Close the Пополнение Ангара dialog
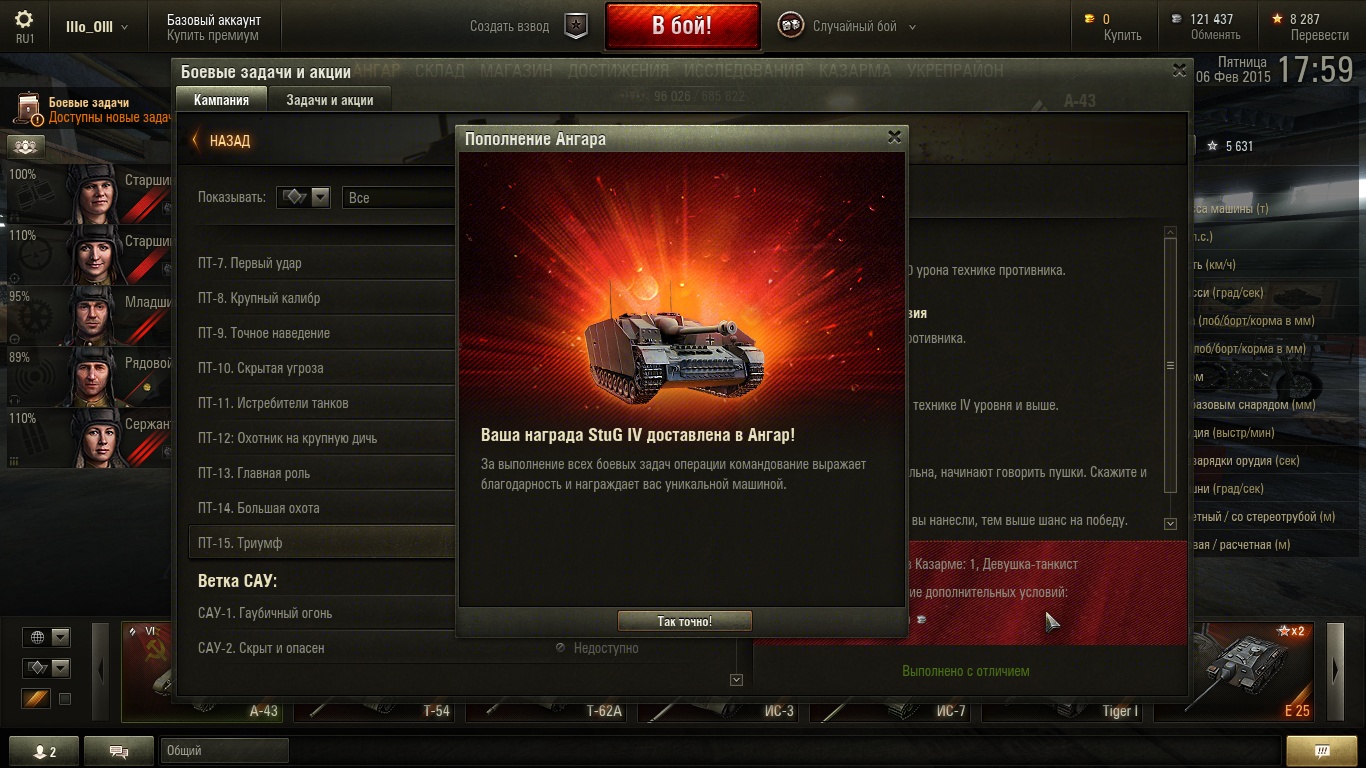The image size is (1366, 768). [x=894, y=138]
